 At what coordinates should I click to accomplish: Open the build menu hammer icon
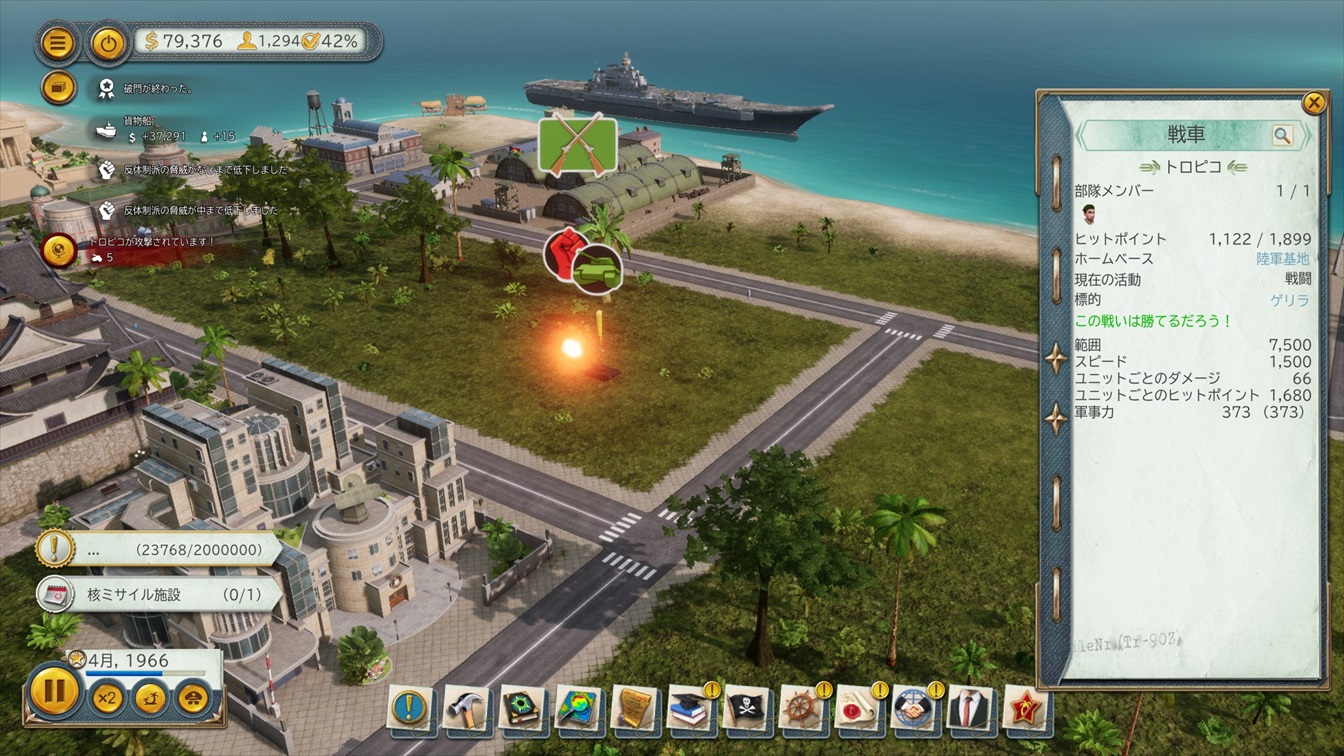(465, 709)
